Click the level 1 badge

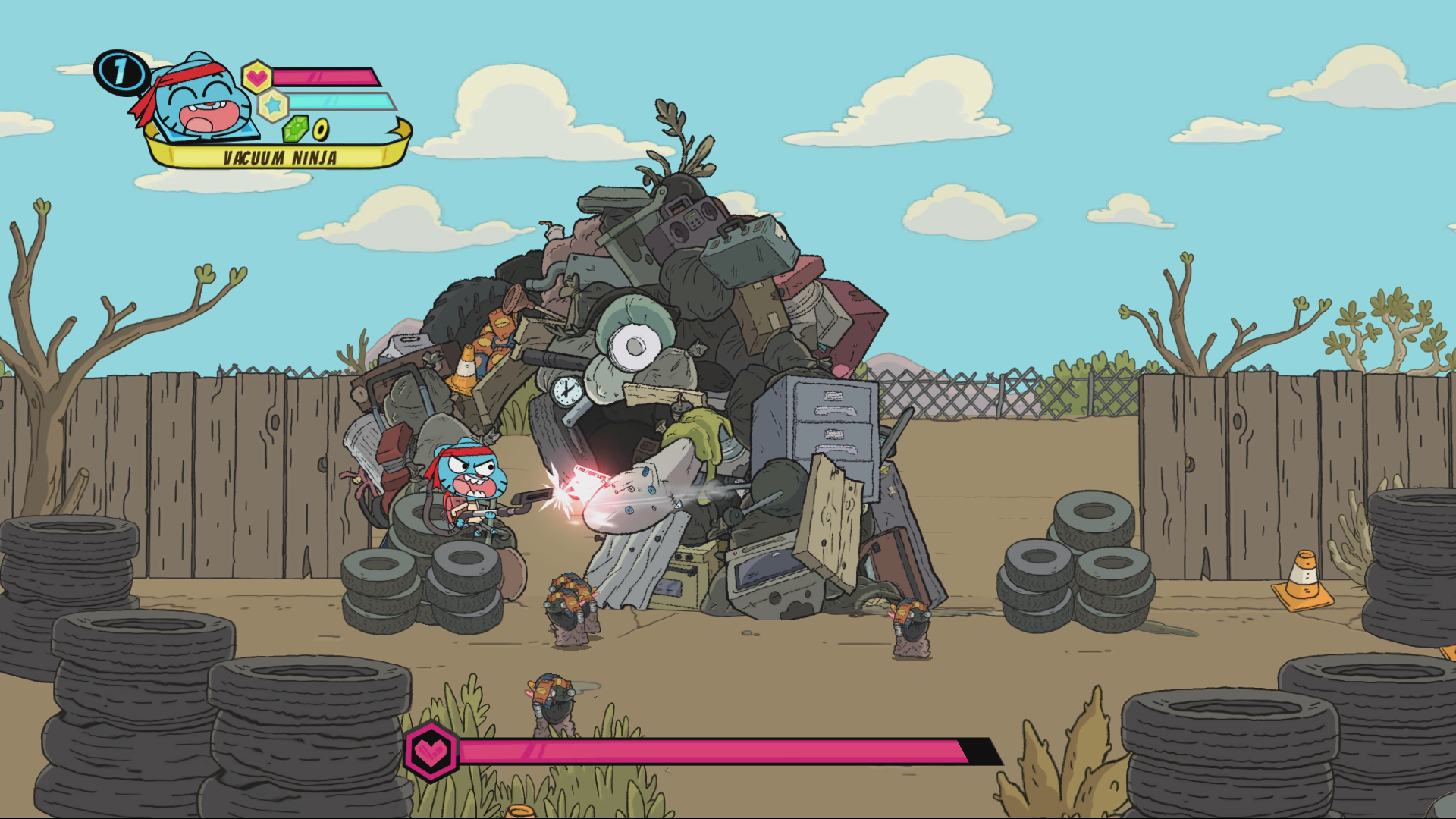120,72
